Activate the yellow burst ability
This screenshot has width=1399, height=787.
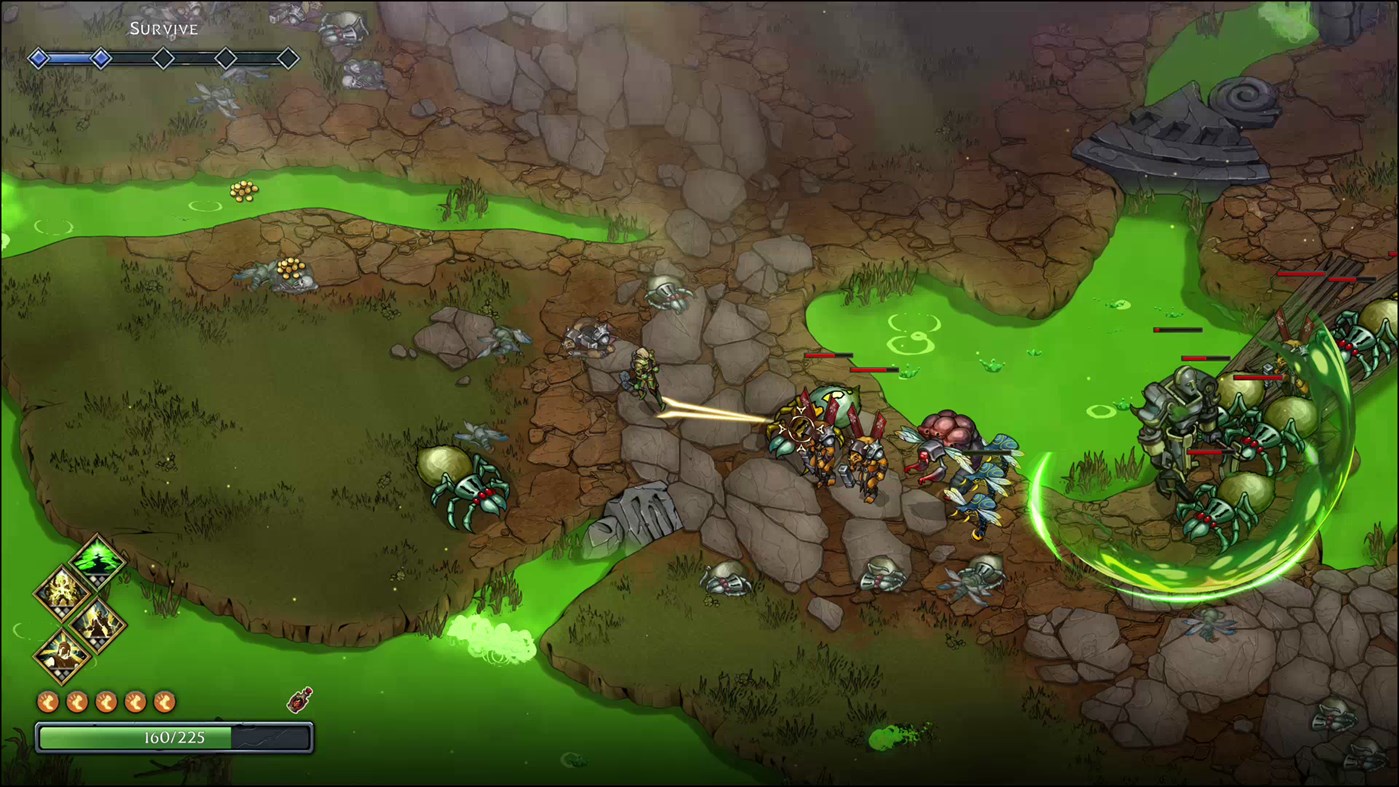click(x=62, y=591)
